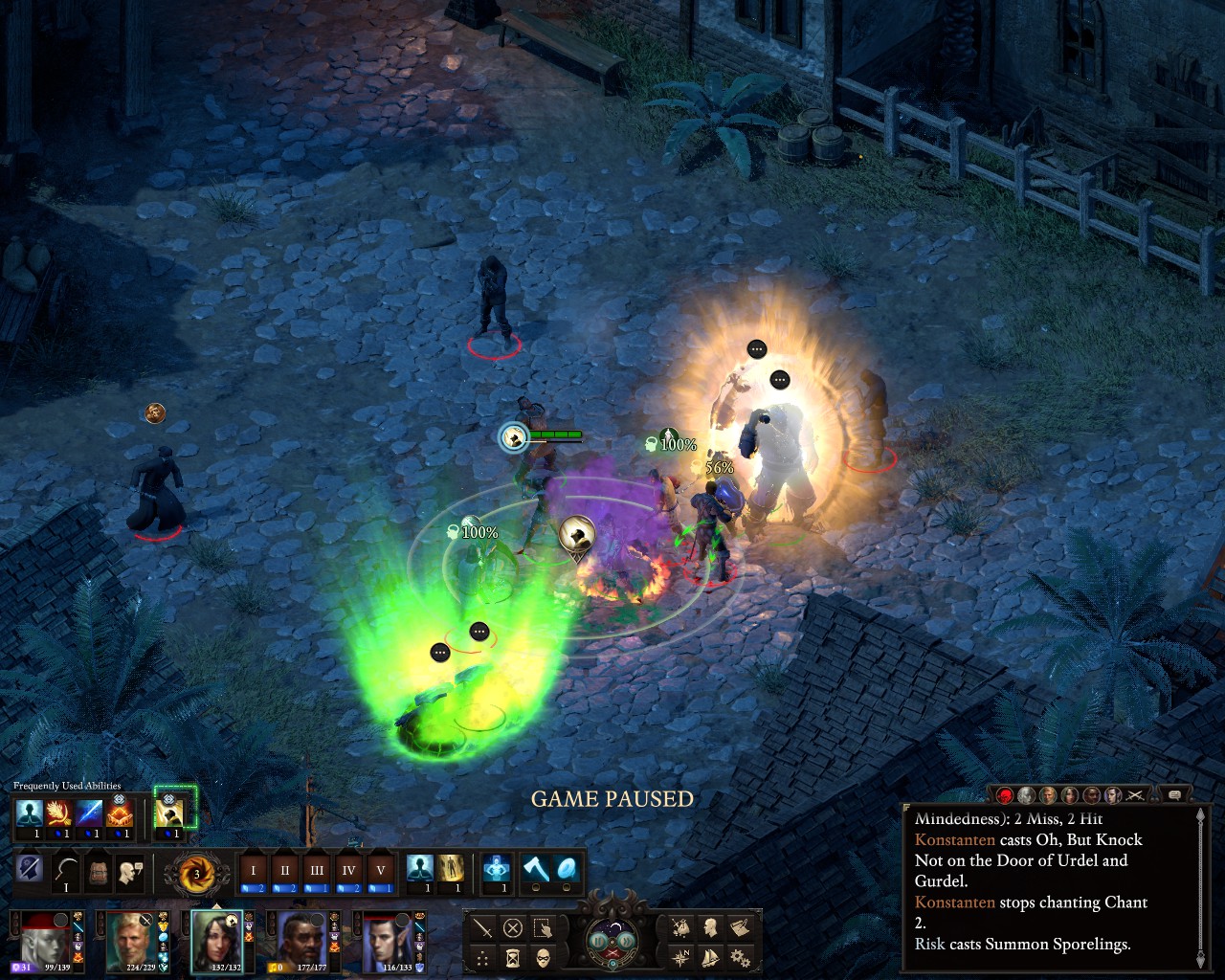Image resolution: width=1225 pixels, height=980 pixels.
Task: Show the dialogue log speech bubble tab
Action: [x=1174, y=794]
